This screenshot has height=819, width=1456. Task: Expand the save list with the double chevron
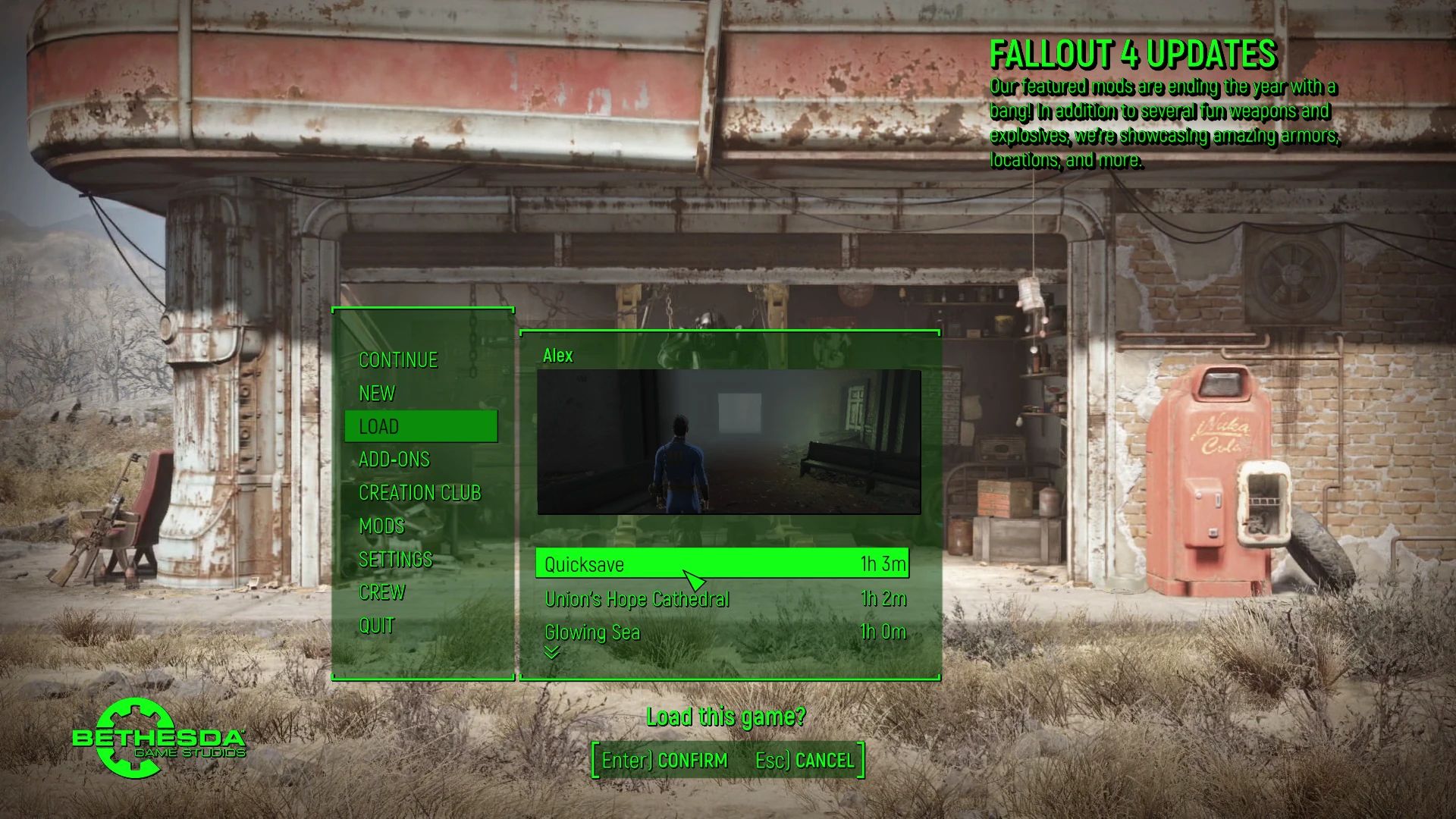pyautogui.click(x=551, y=654)
